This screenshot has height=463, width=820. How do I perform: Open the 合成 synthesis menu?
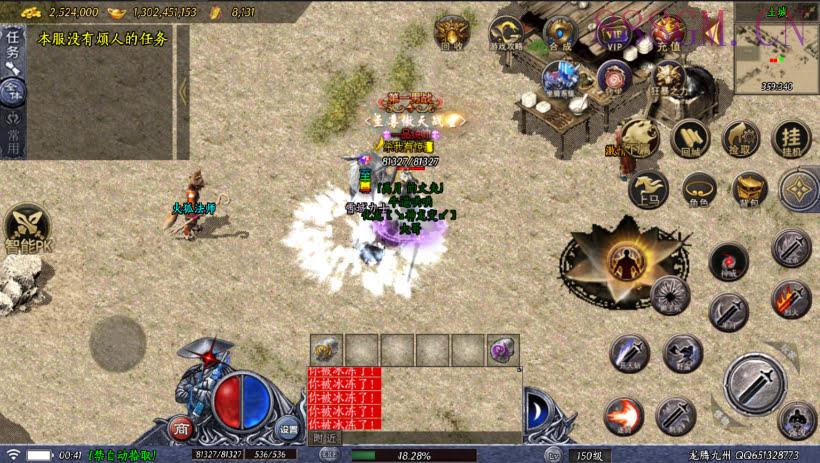click(x=560, y=33)
